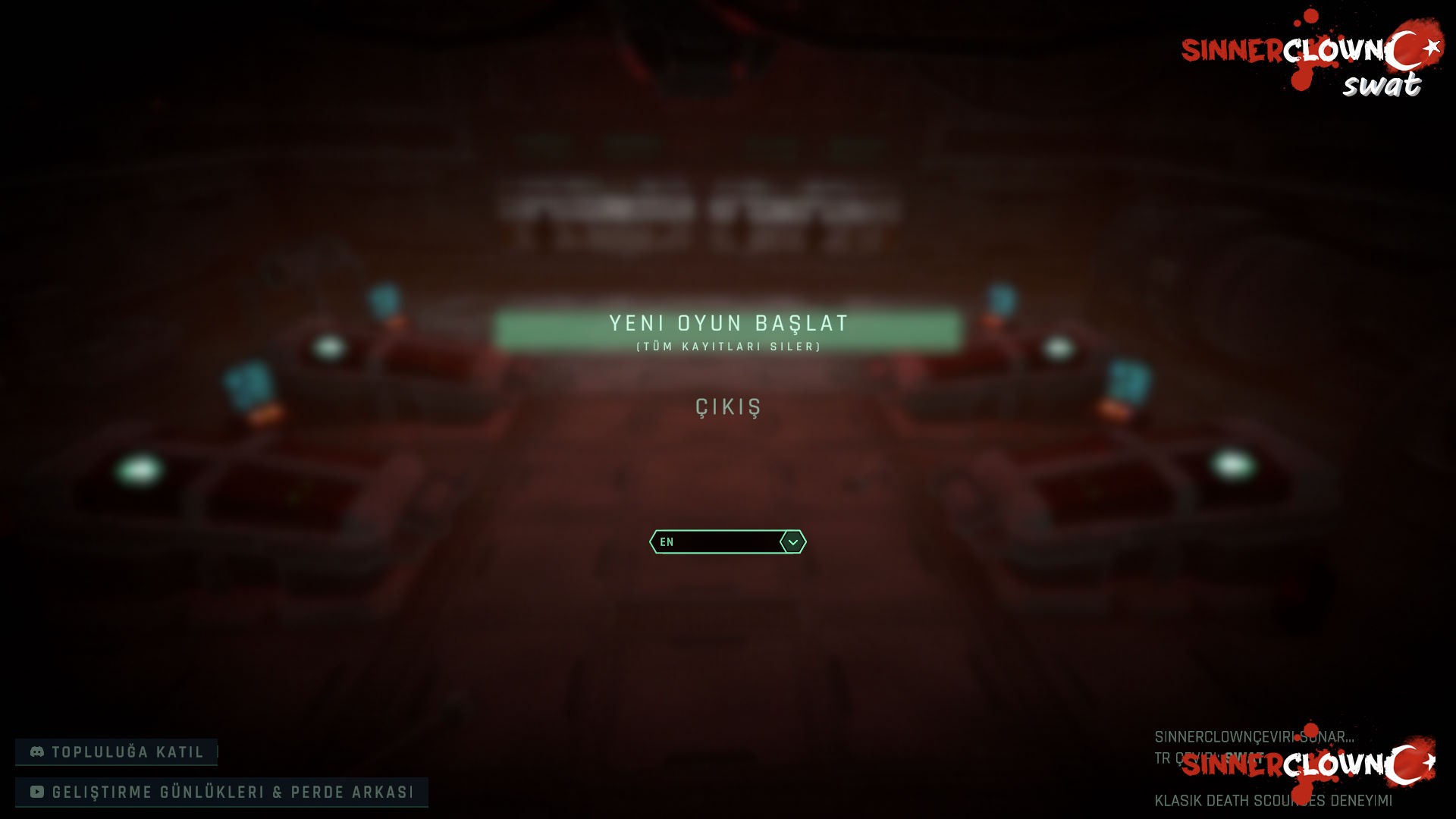Select the highlighted YENI OYUN BAŞLAT menu entry
Image resolution: width=1456 pixels, height=819 pixels.
(x=728, y=324)
